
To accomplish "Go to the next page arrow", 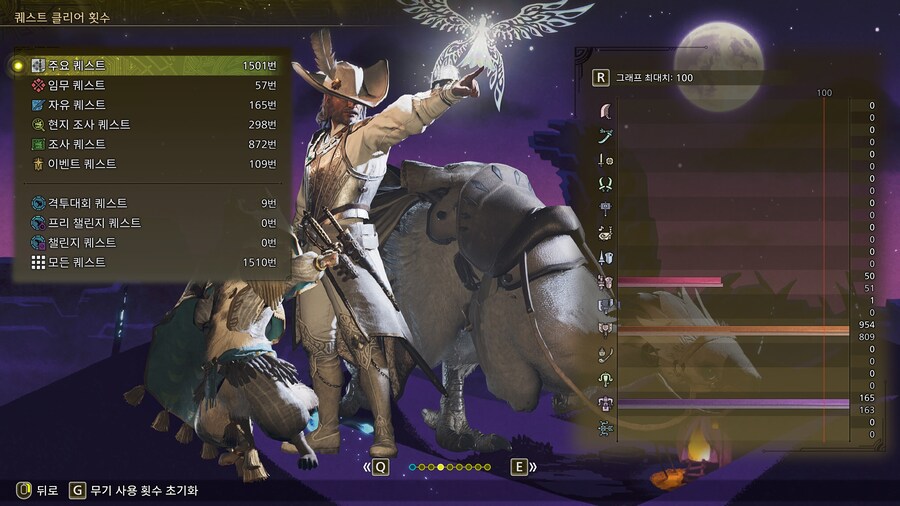I will coord(520,467).
